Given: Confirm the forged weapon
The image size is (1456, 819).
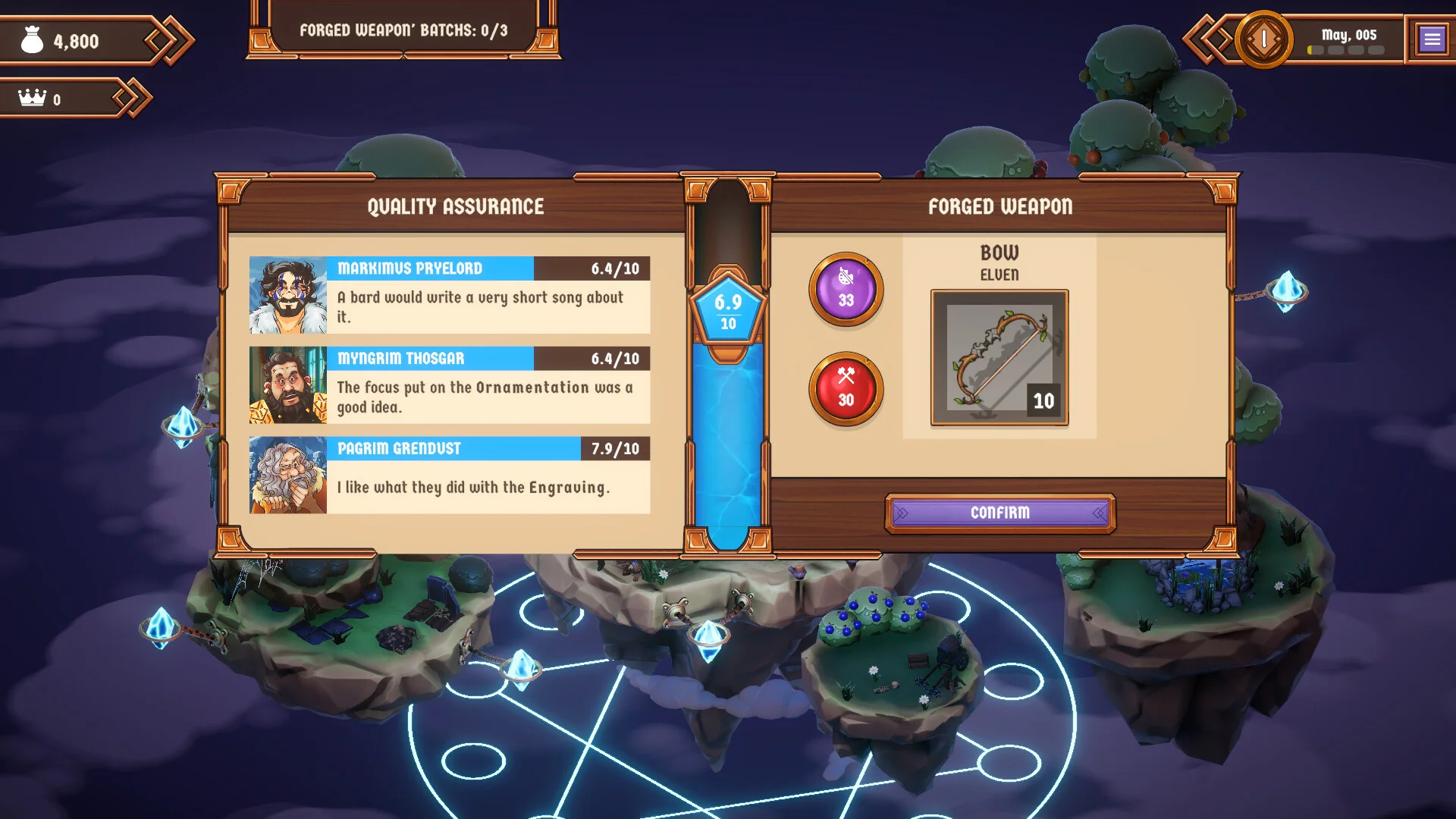Looking at the screenshot, I should 999,513.
